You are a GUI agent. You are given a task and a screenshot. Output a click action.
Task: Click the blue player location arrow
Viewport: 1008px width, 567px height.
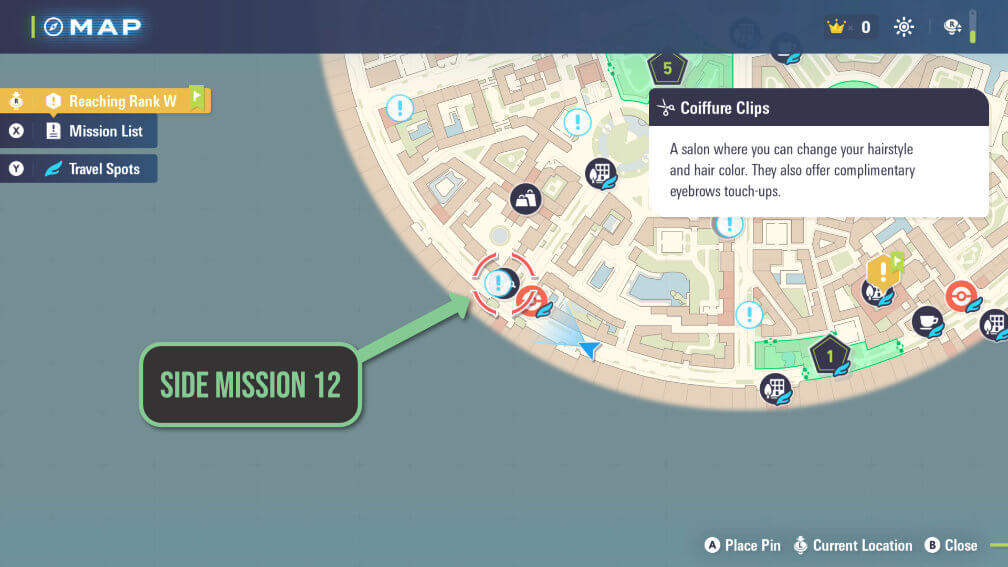tap(589, 349)
